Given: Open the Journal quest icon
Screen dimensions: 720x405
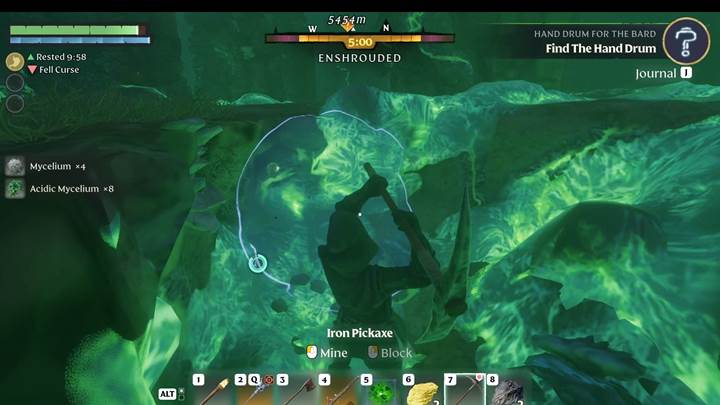Looking at the screenshot, I should click(x=686, y=41).
